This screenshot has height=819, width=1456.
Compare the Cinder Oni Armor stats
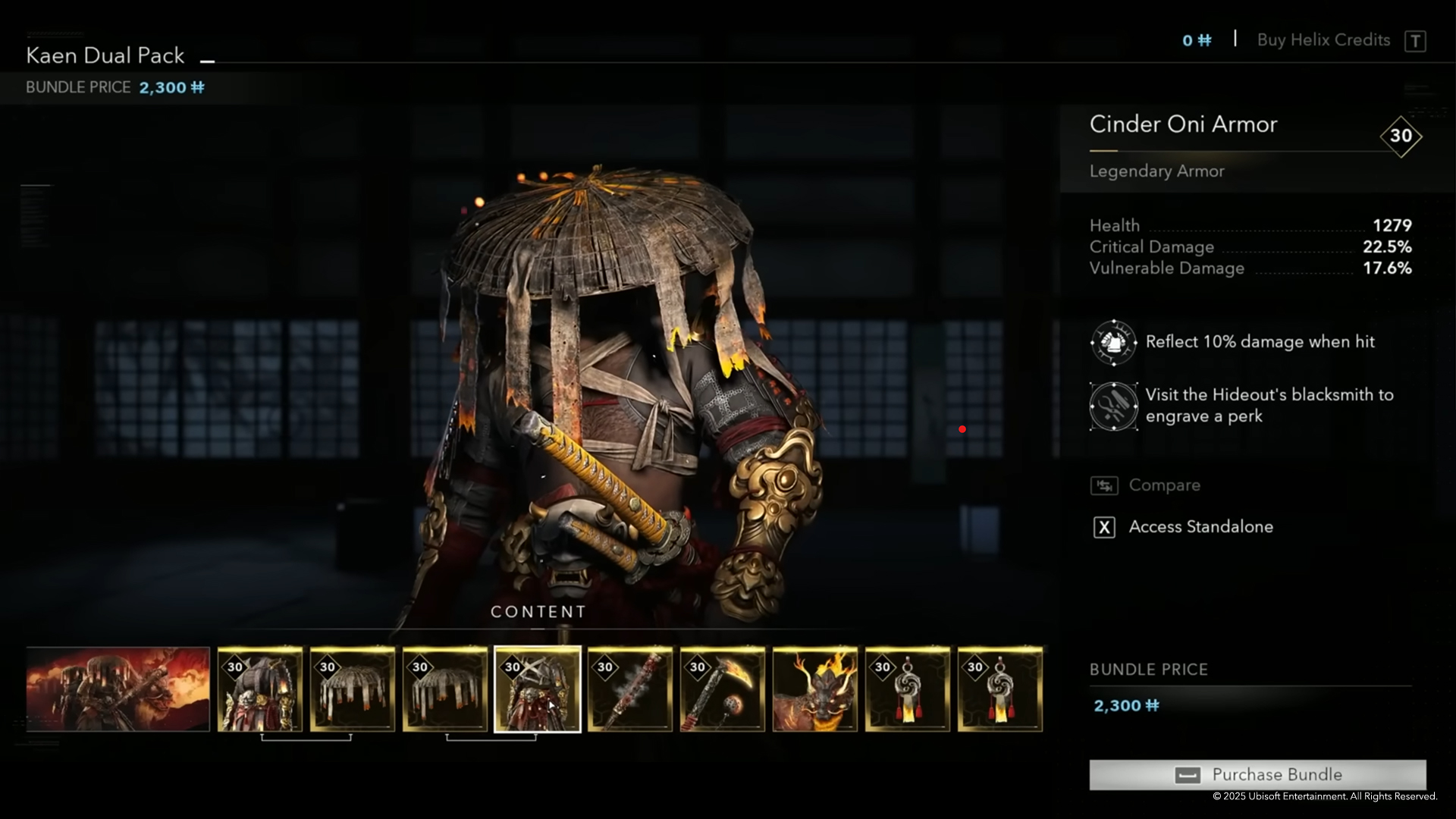tap(1163, 485)
